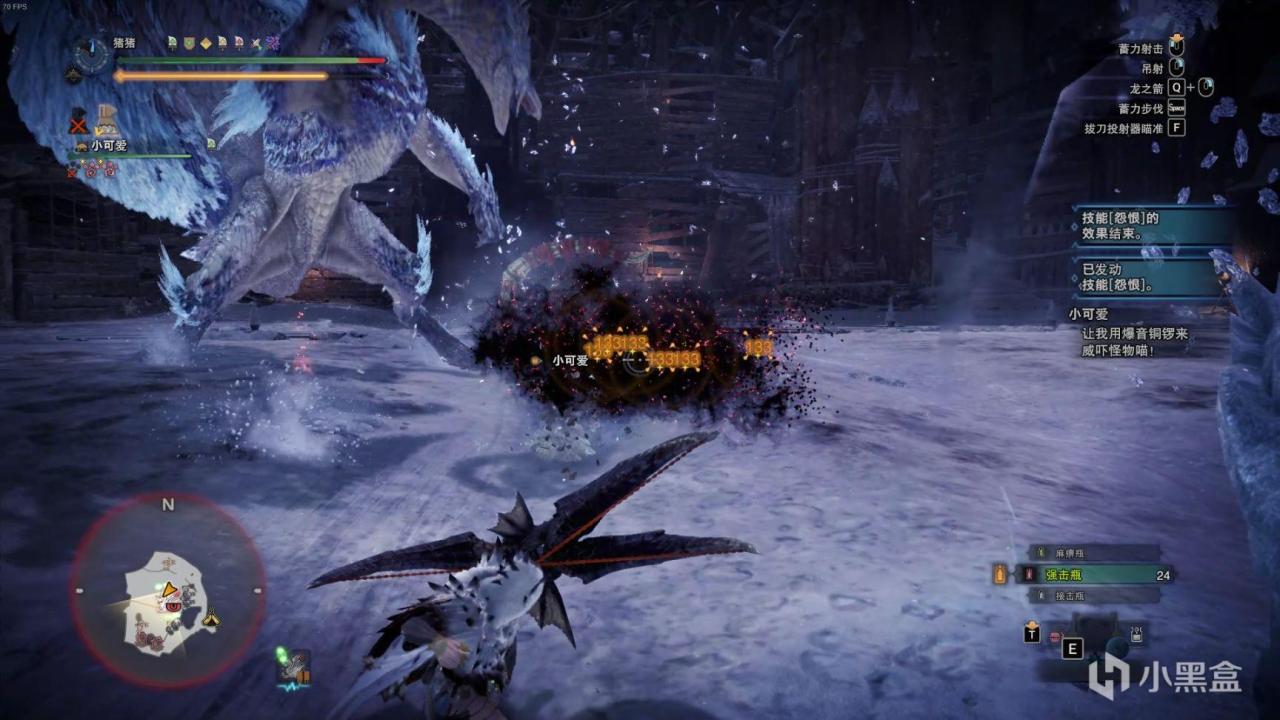Select the BBQ spit item in item bar

[x=1137, y=633]
